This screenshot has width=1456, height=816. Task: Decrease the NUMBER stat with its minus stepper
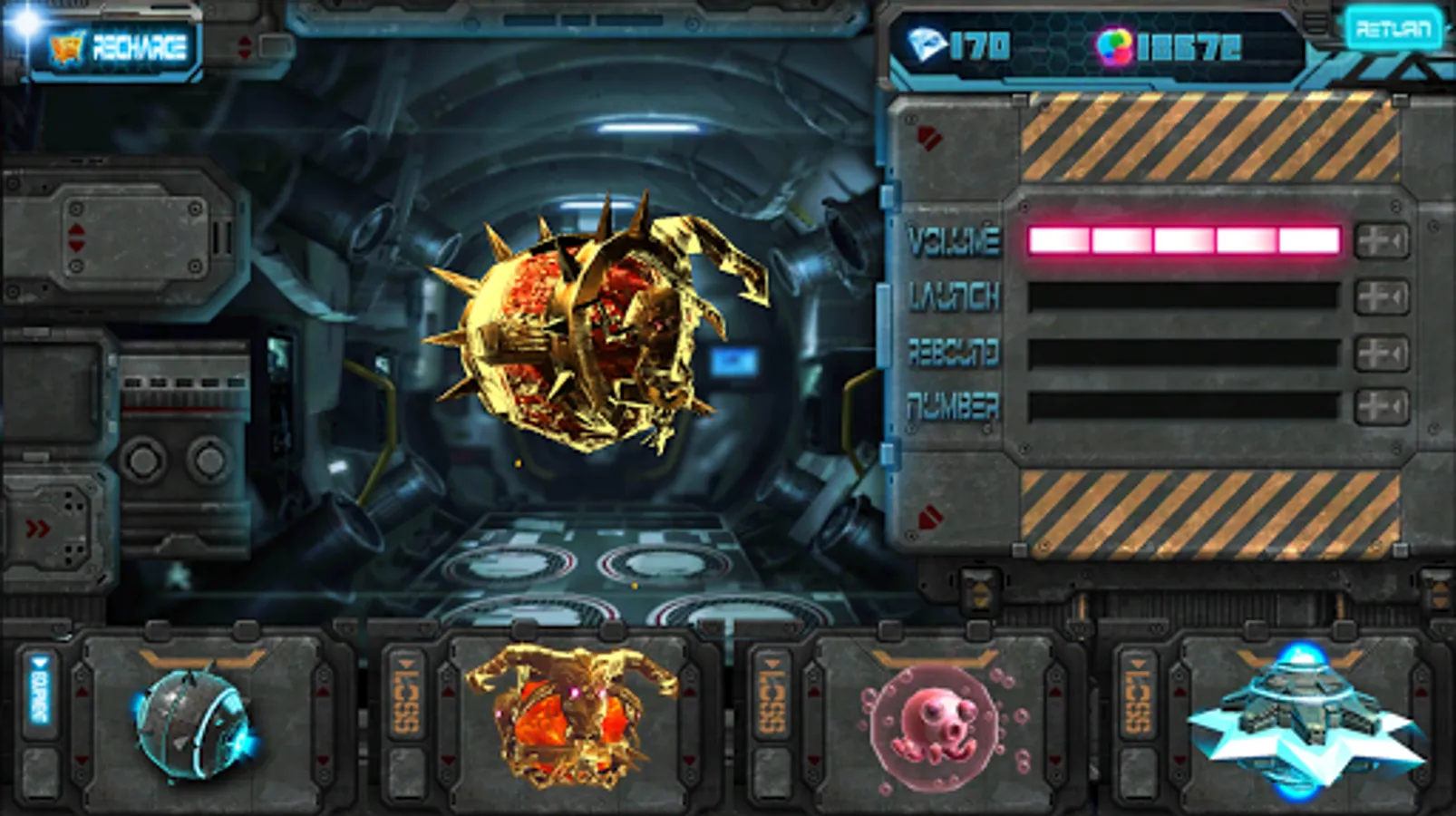coord(1397,403)
